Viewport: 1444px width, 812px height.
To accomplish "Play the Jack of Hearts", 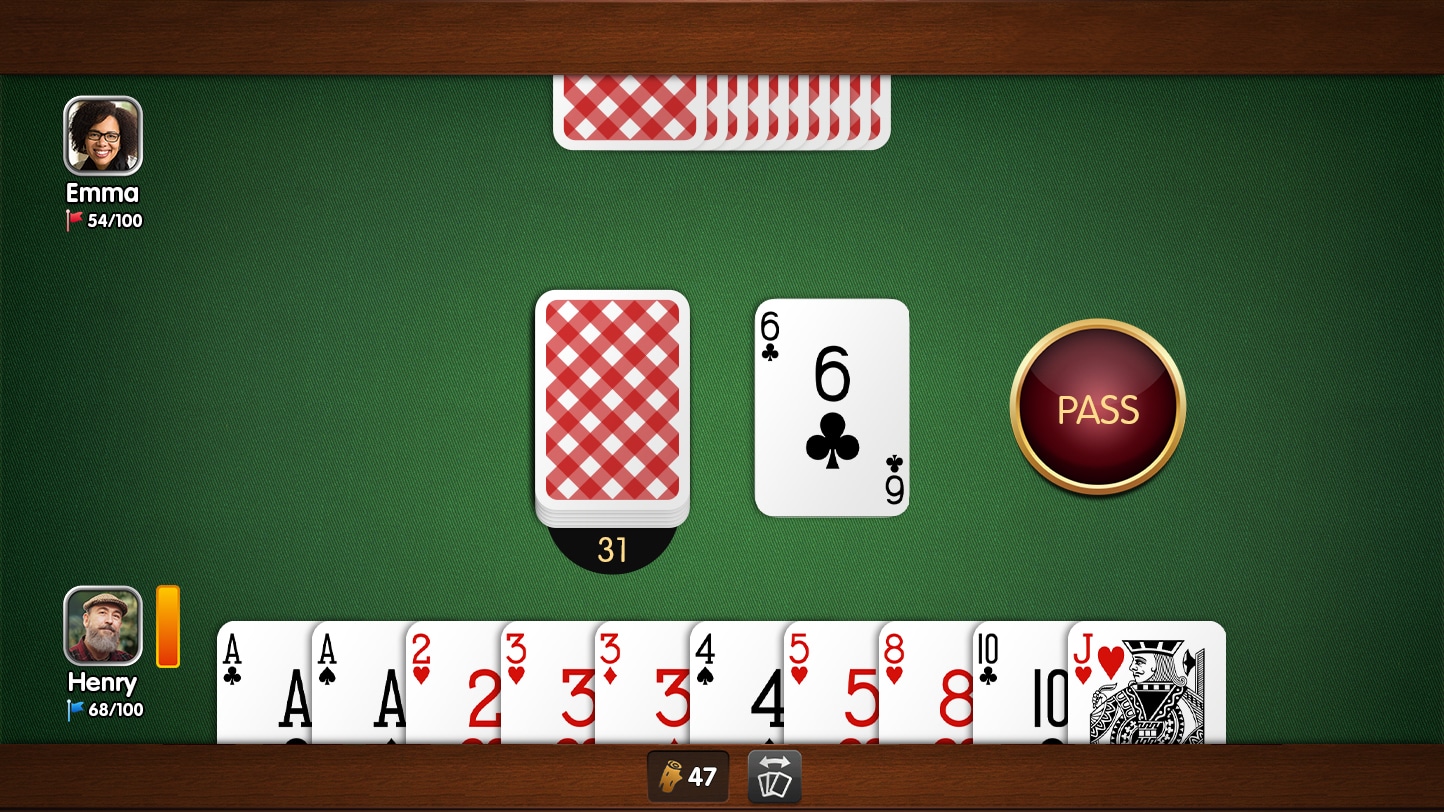I will [1145, 690].
